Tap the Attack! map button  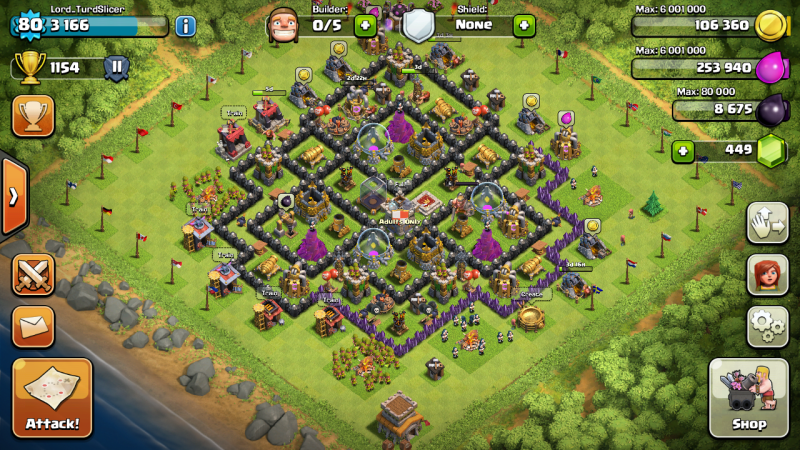point(52,397)
